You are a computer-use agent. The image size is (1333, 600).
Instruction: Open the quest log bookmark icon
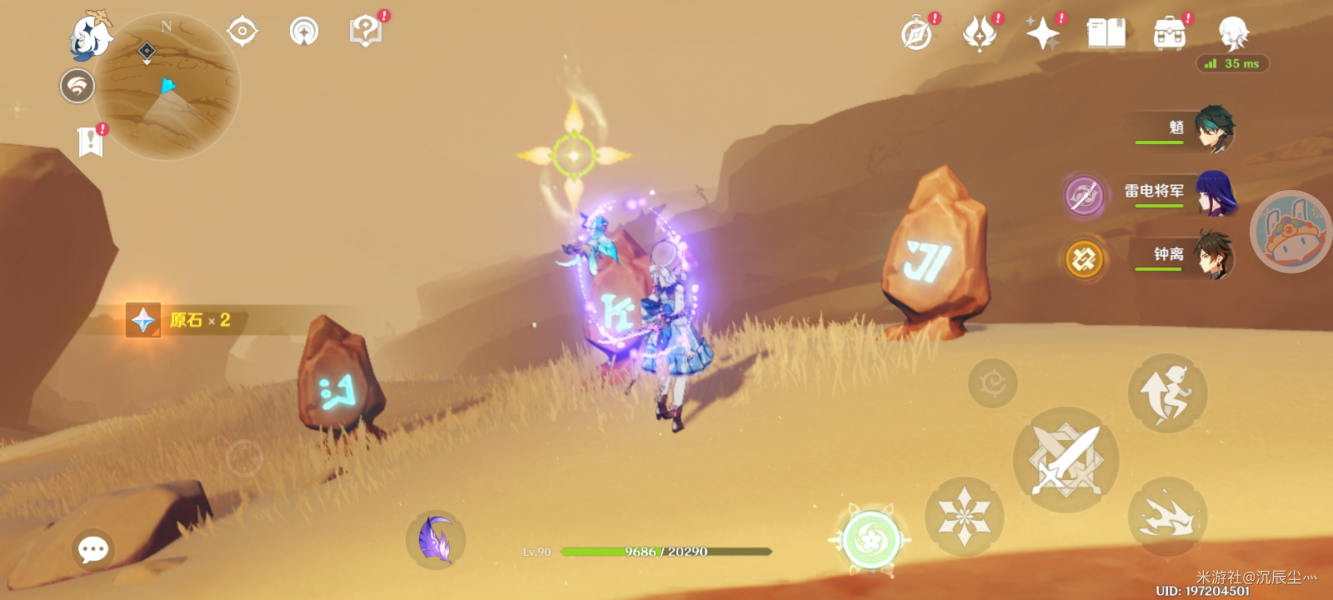point(91,142)
